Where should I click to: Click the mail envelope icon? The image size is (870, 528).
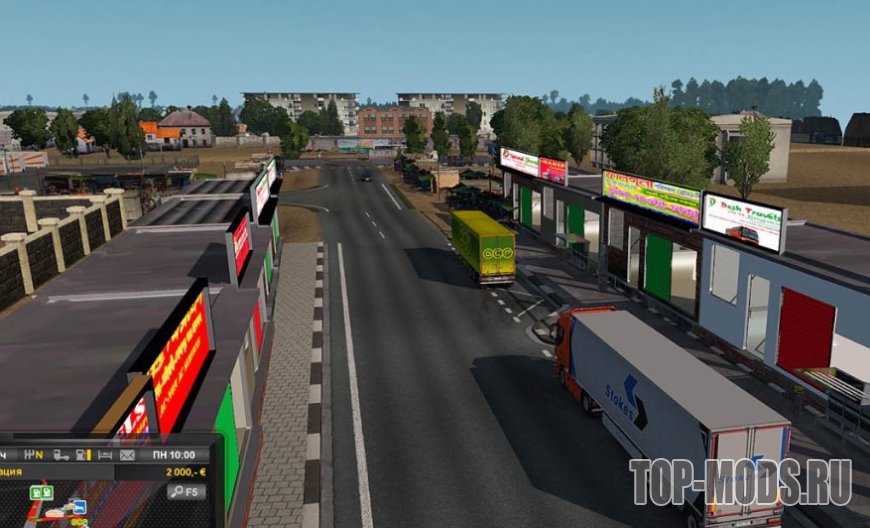pos(128,455)
